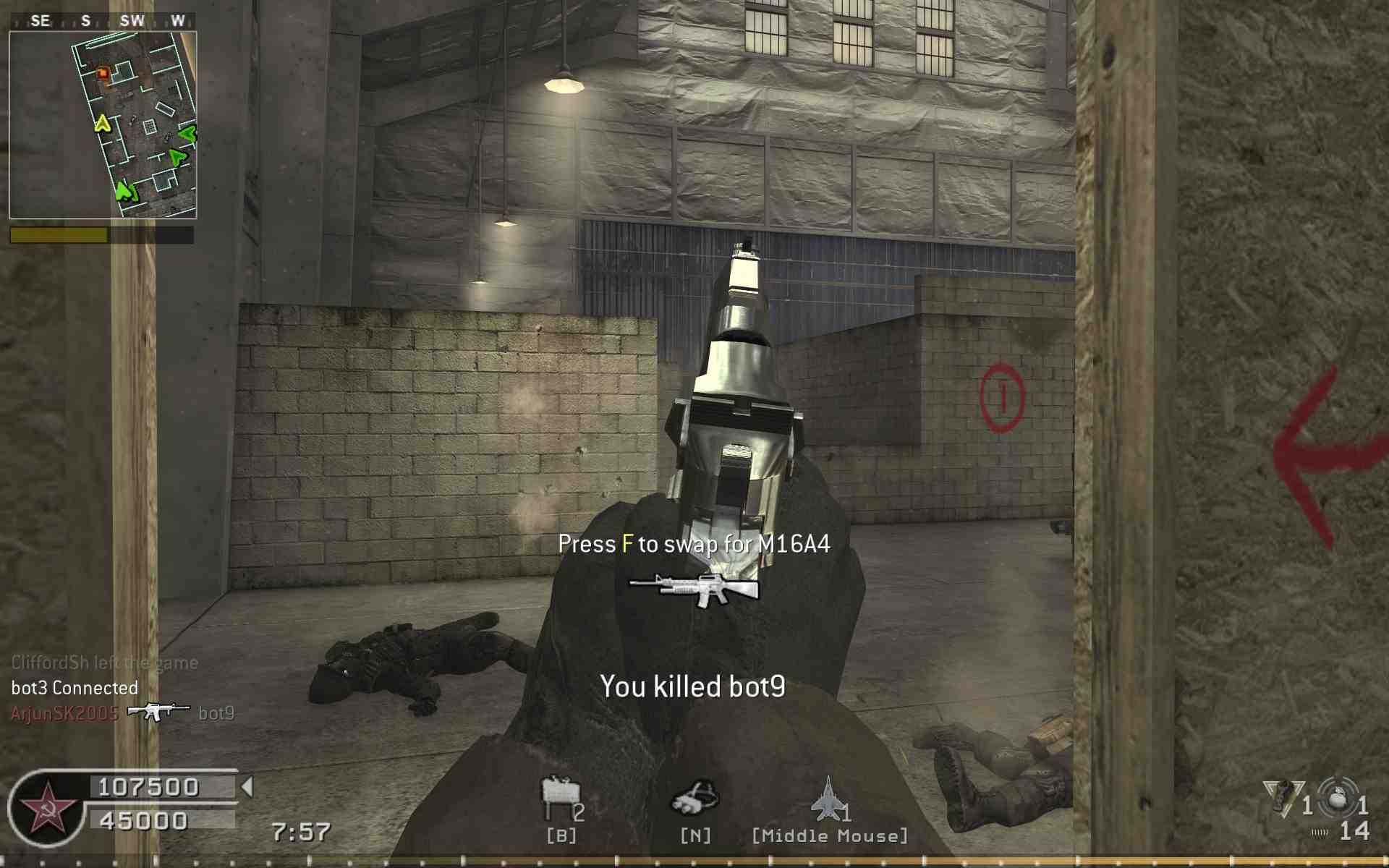The height and width of the screenshot is (868, 1389).
Task: Click the M16A4 rifle pickup icon
Action: click(694, 588)
